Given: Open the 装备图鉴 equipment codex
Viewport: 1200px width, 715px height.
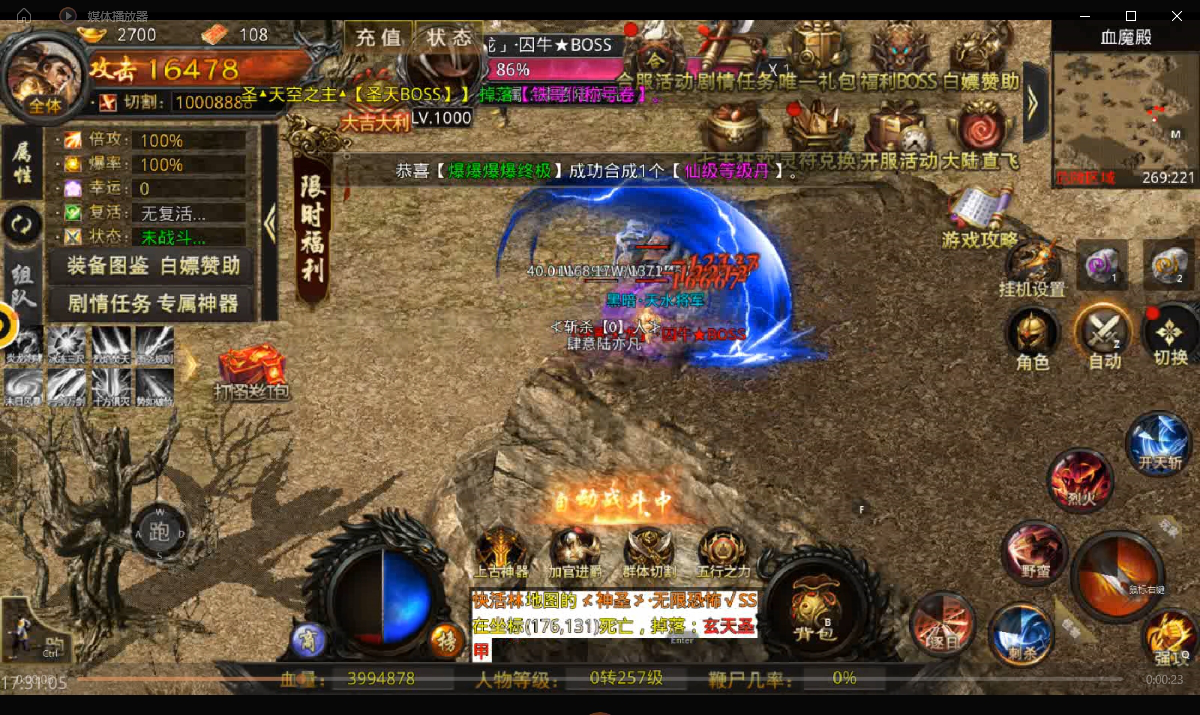Looking at the screenshot, I should pyautogui.click(x=109, y=265).
